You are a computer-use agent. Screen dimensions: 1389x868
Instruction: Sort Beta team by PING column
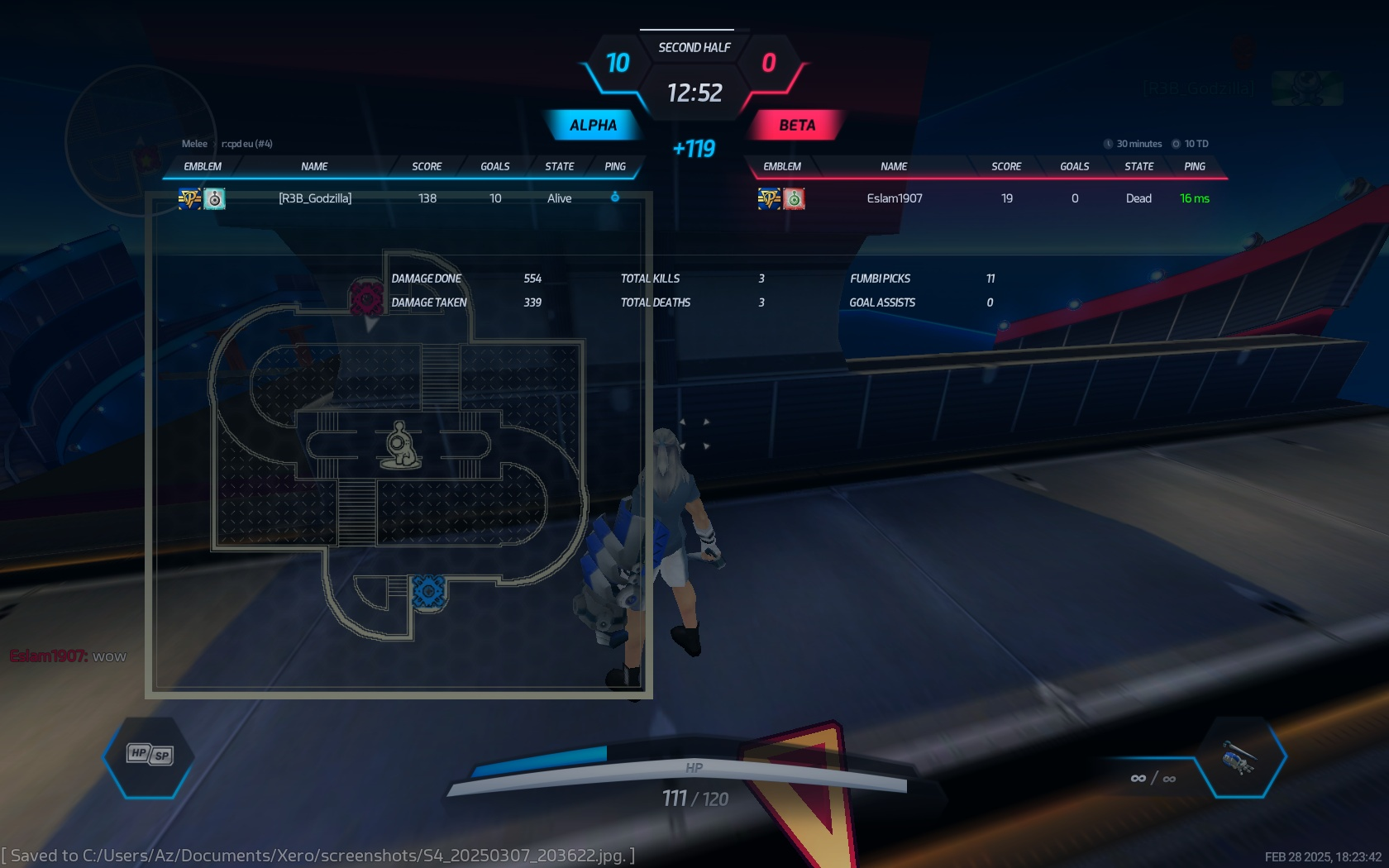coord(1194,166)
